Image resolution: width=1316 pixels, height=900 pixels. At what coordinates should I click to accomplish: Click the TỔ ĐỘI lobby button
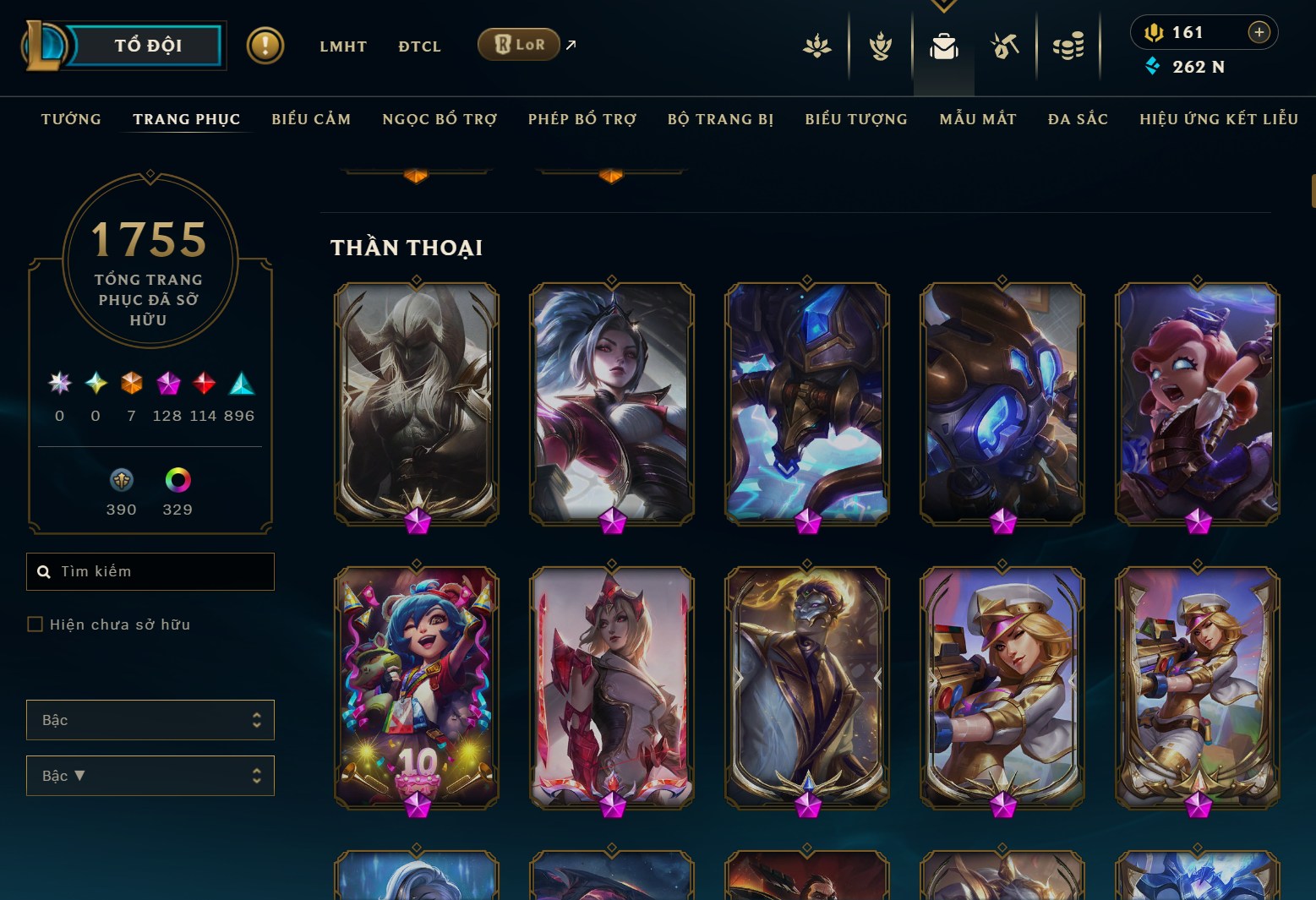(x=148, y=46)
